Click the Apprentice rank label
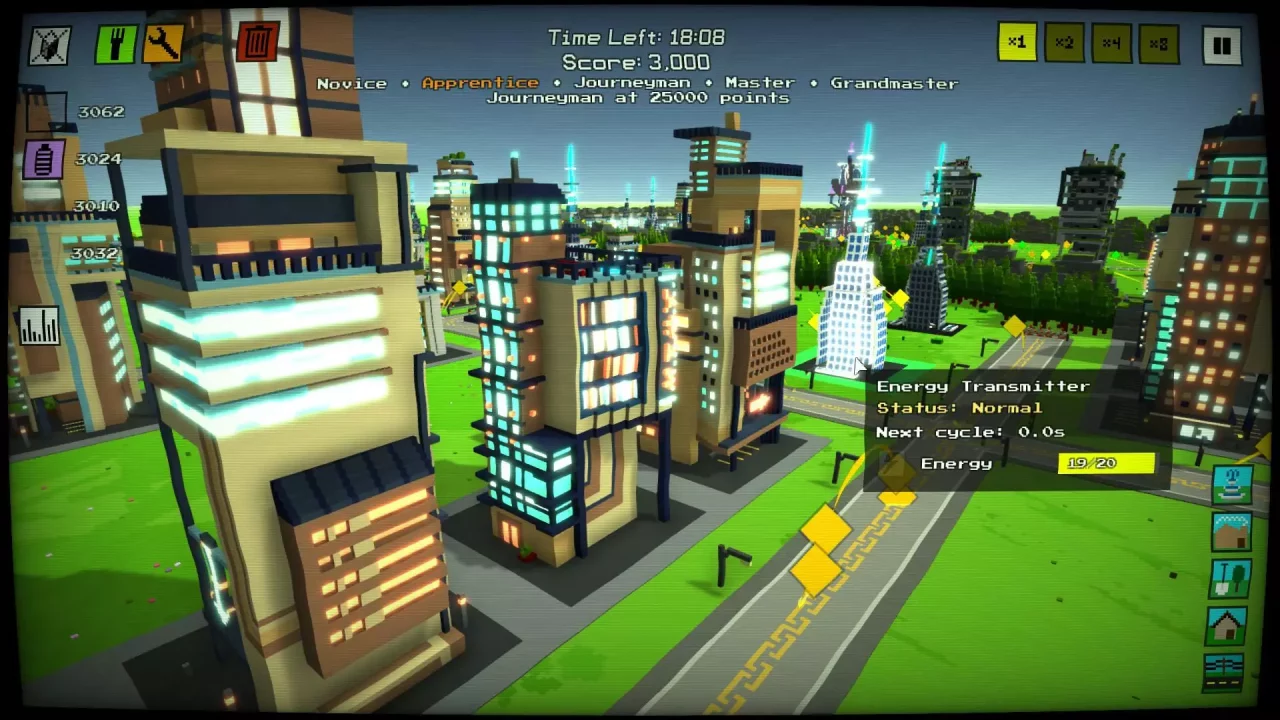The width and height of the screenshot is (1280, 720). (480, 83)
